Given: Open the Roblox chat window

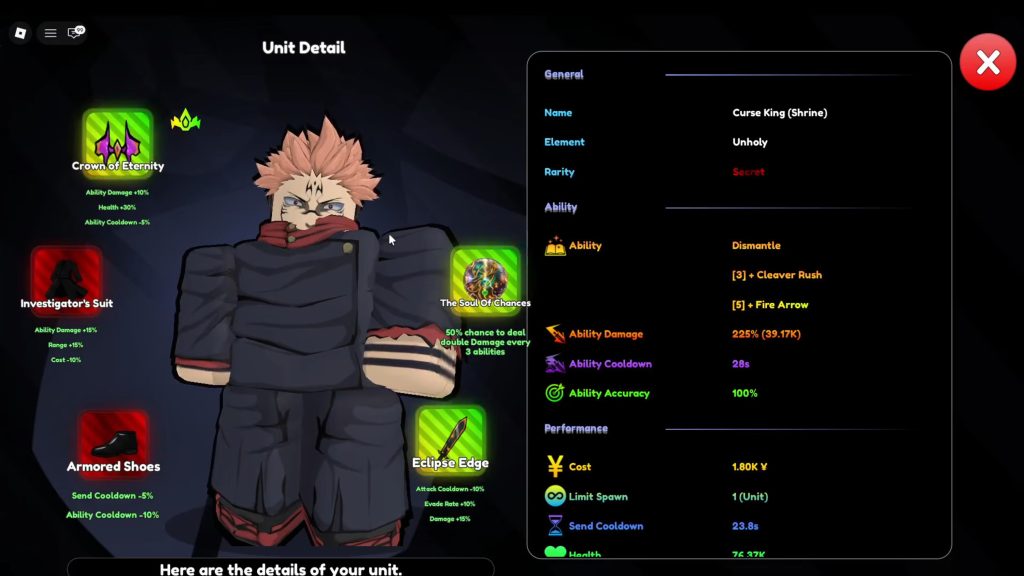Looking at the screenshot, I should [x=75, y=33].
